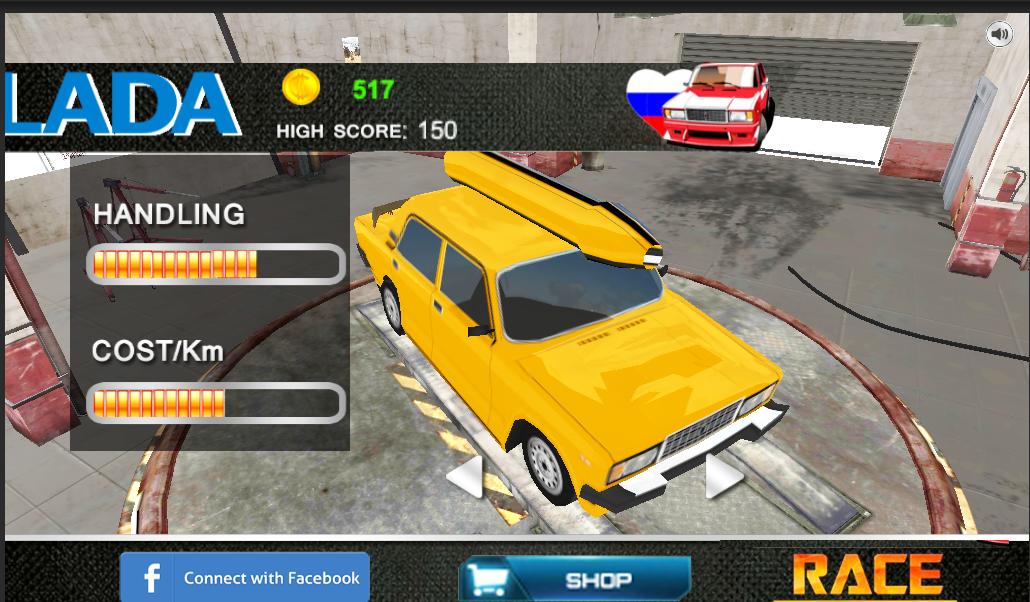Connect with Facebook

pyautogui.click(x=245, y=577)
